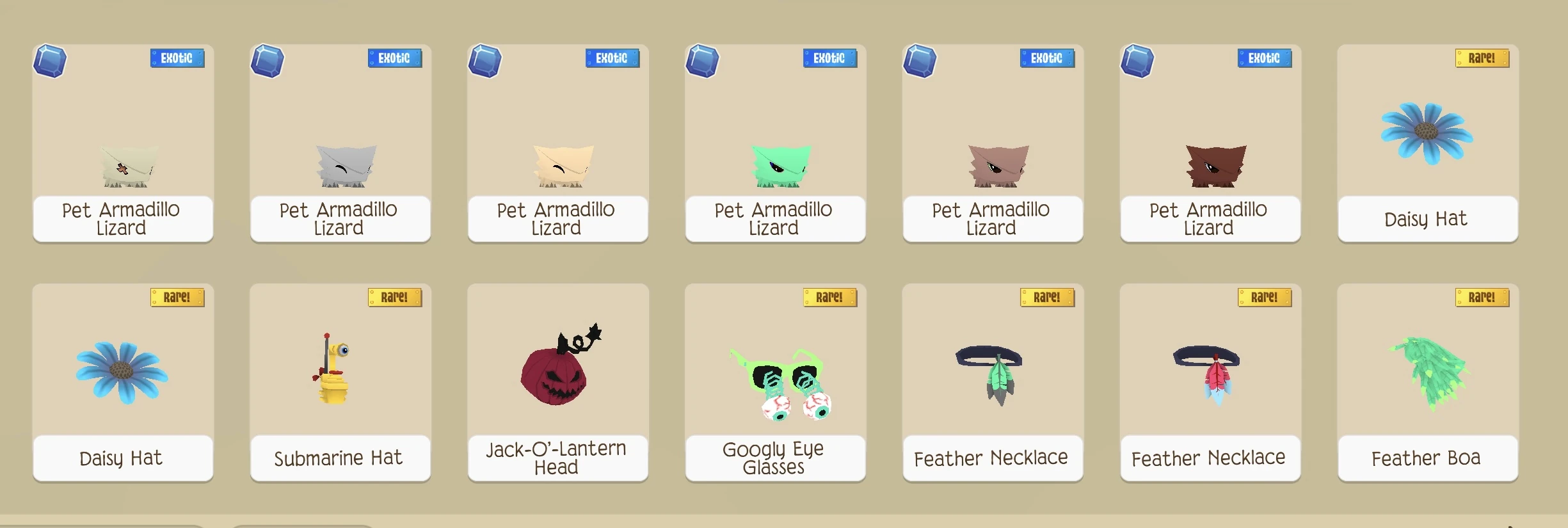This screenshot has height=528, width=1568.
Task: Click the Exotic badge on the green Pet Armadillo Lizard
Action: click(830, 58)
